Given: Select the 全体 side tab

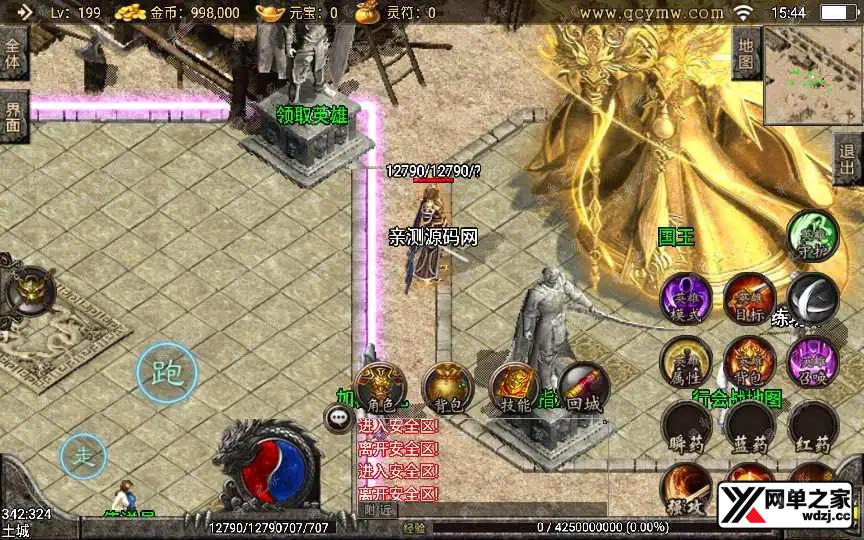Looking at the screenshot, I should click(13, 52).
